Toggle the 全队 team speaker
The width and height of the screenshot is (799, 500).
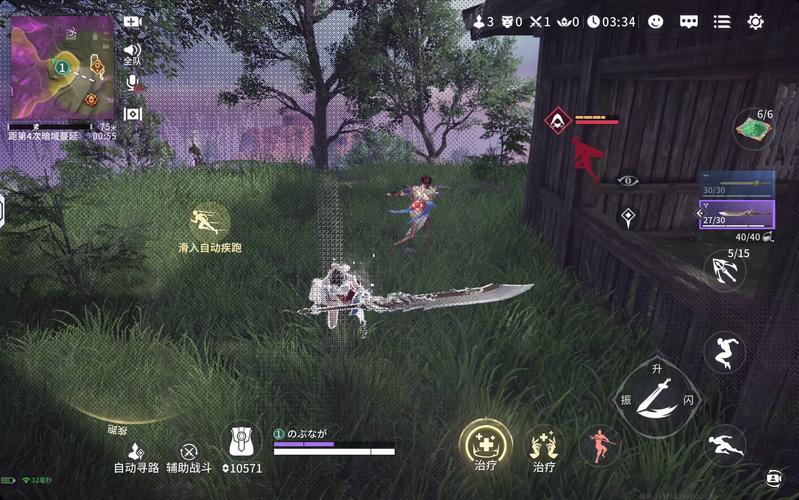pyautogui.click(x=132, y=52)
